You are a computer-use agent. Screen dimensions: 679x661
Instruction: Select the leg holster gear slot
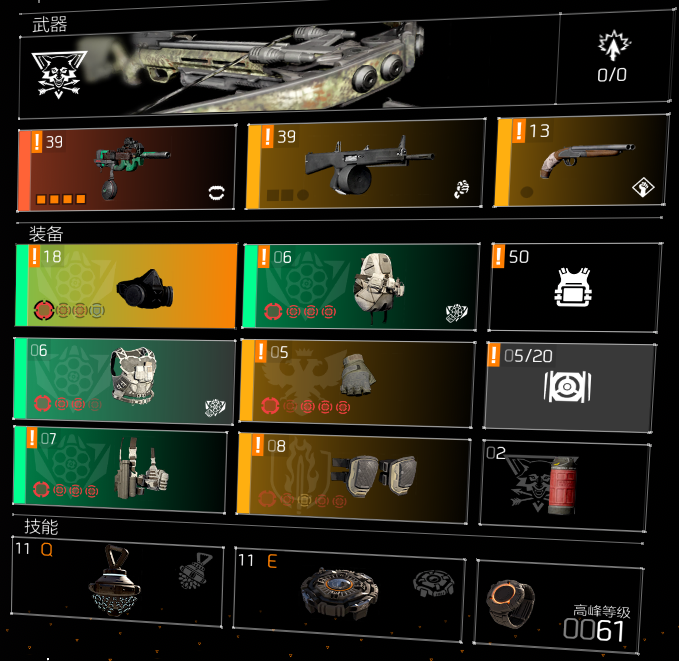[120, 467]
